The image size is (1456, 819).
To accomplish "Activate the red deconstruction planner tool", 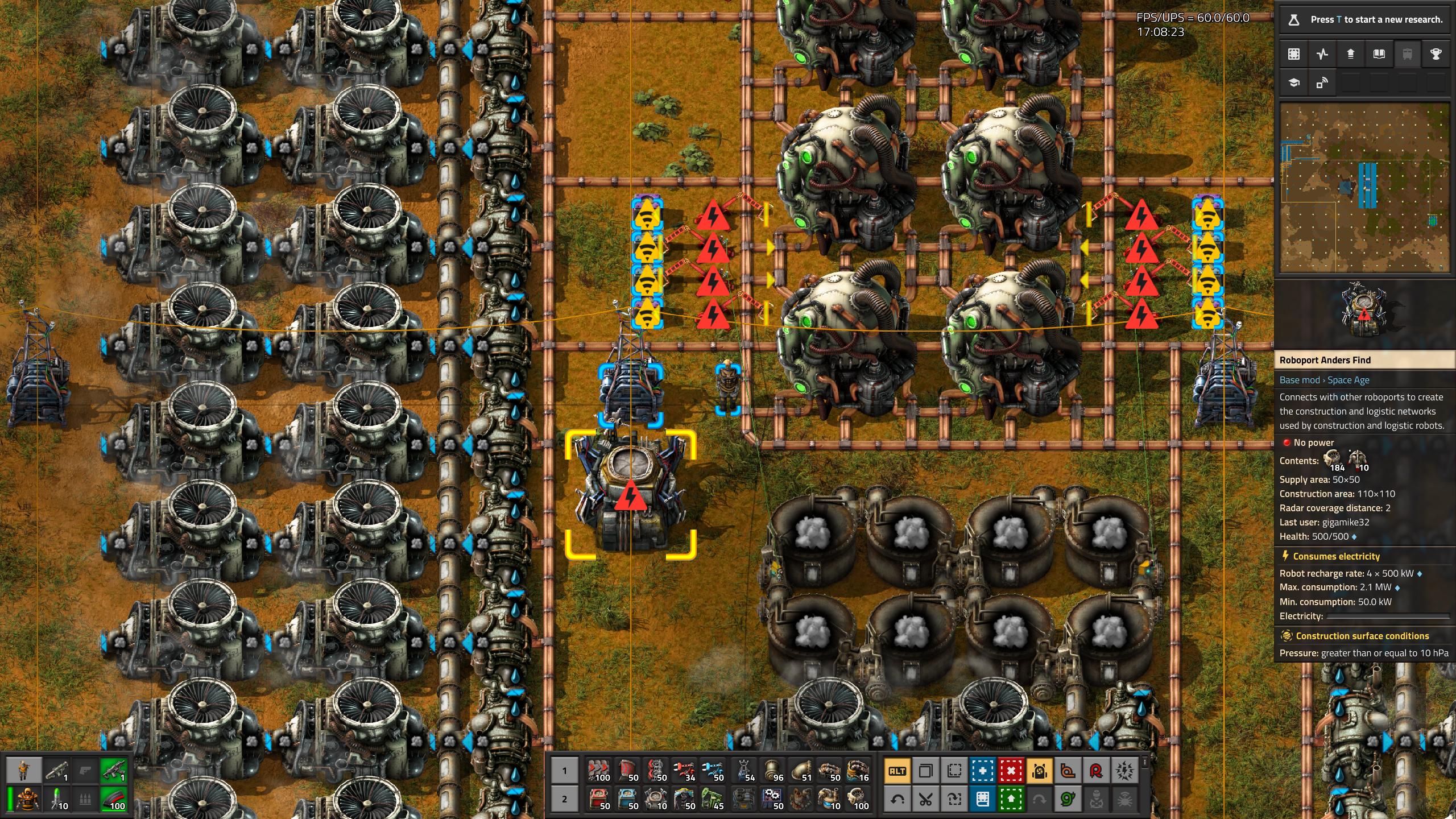I will click(1011, 771).
